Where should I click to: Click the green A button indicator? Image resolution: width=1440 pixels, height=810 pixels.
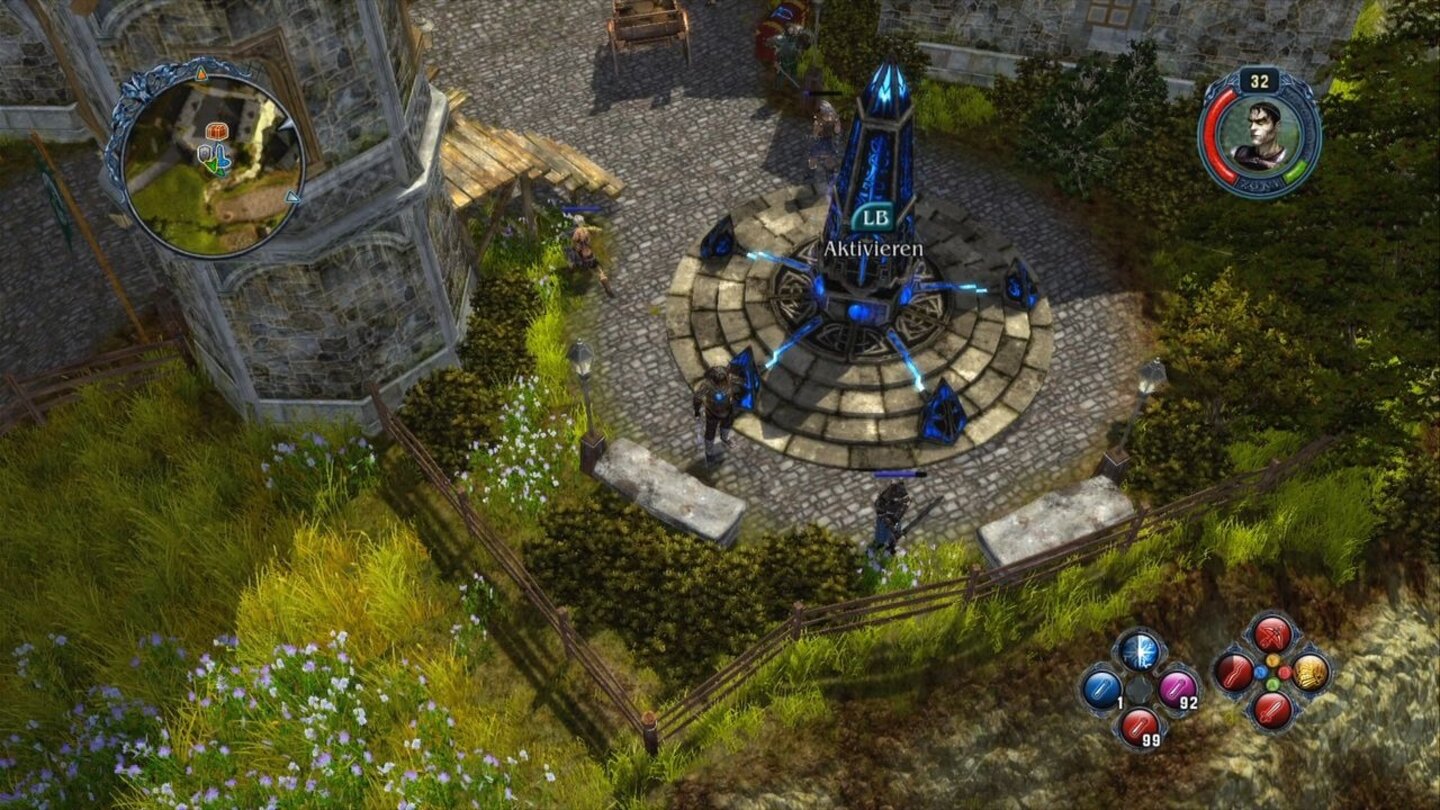click(1273, 683)
